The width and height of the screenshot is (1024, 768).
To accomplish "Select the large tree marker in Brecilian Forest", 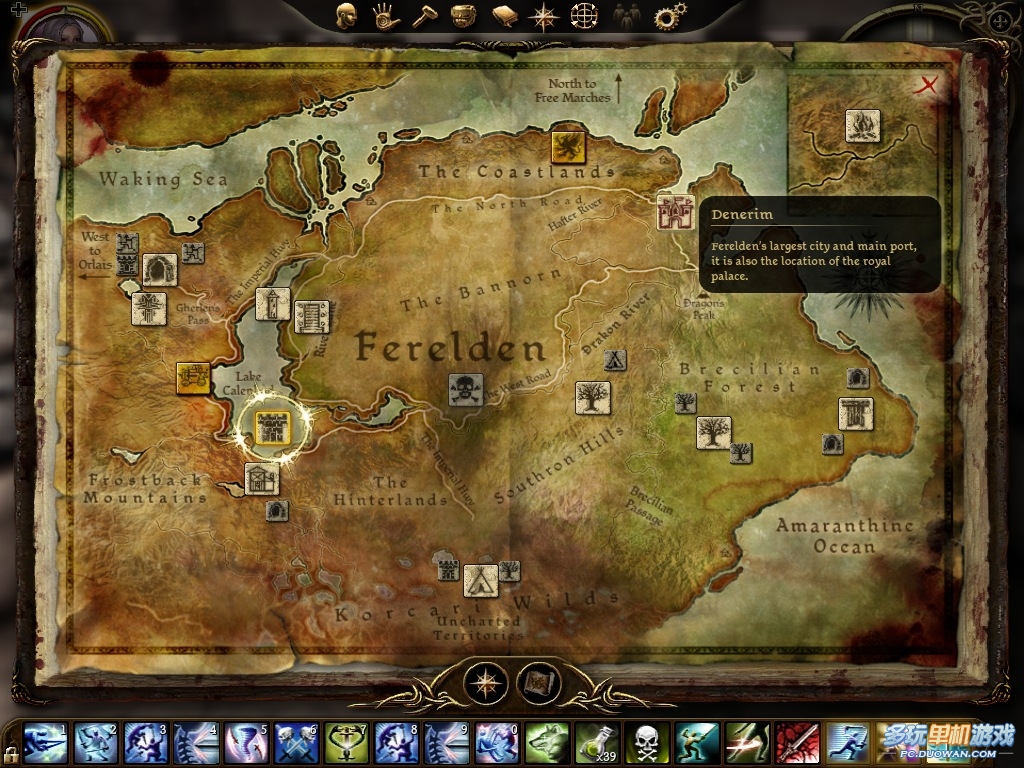I will tap(713, 433).
